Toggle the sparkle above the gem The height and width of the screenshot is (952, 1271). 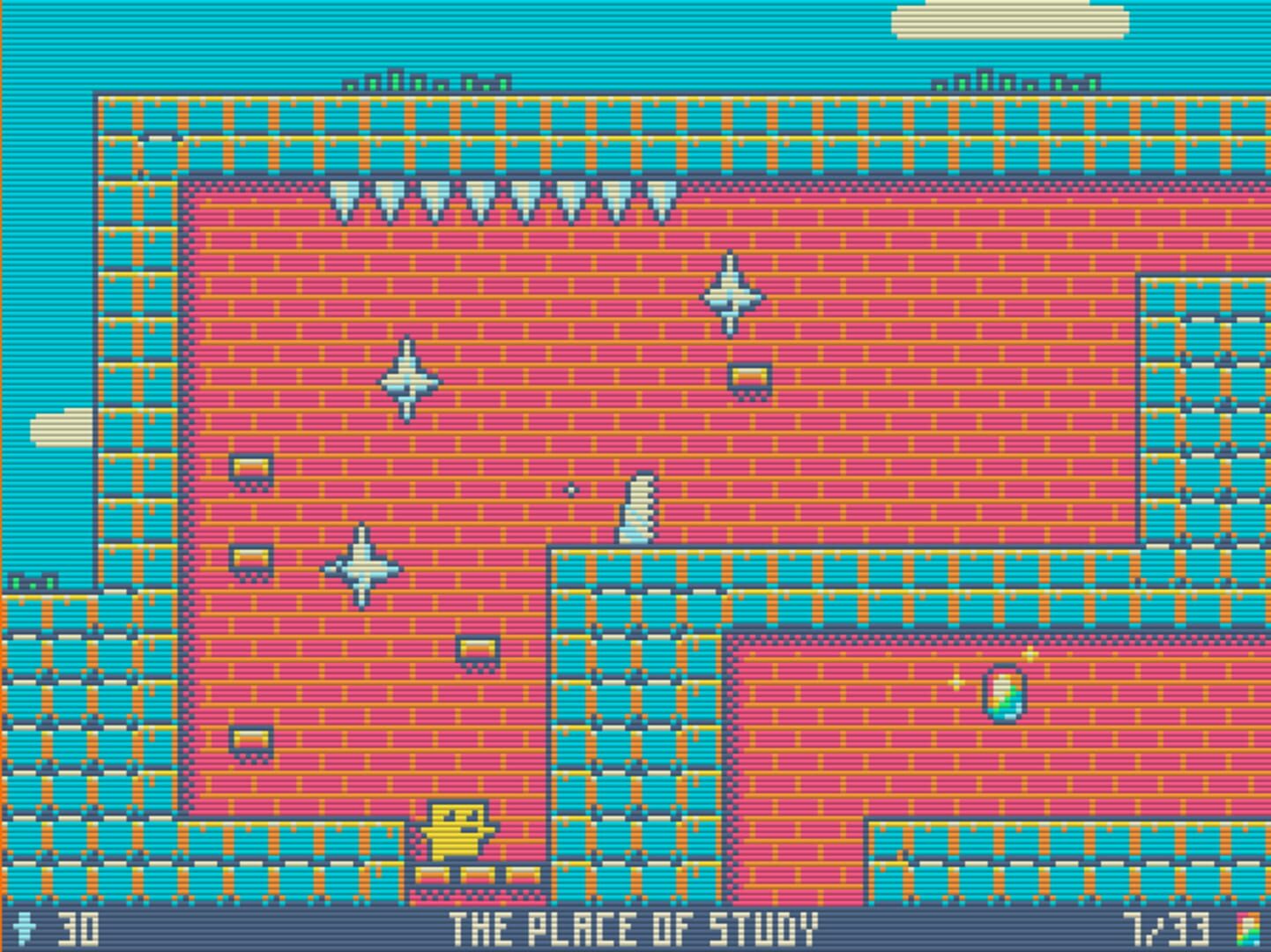pyautogui.click(x=1029, y=654)
